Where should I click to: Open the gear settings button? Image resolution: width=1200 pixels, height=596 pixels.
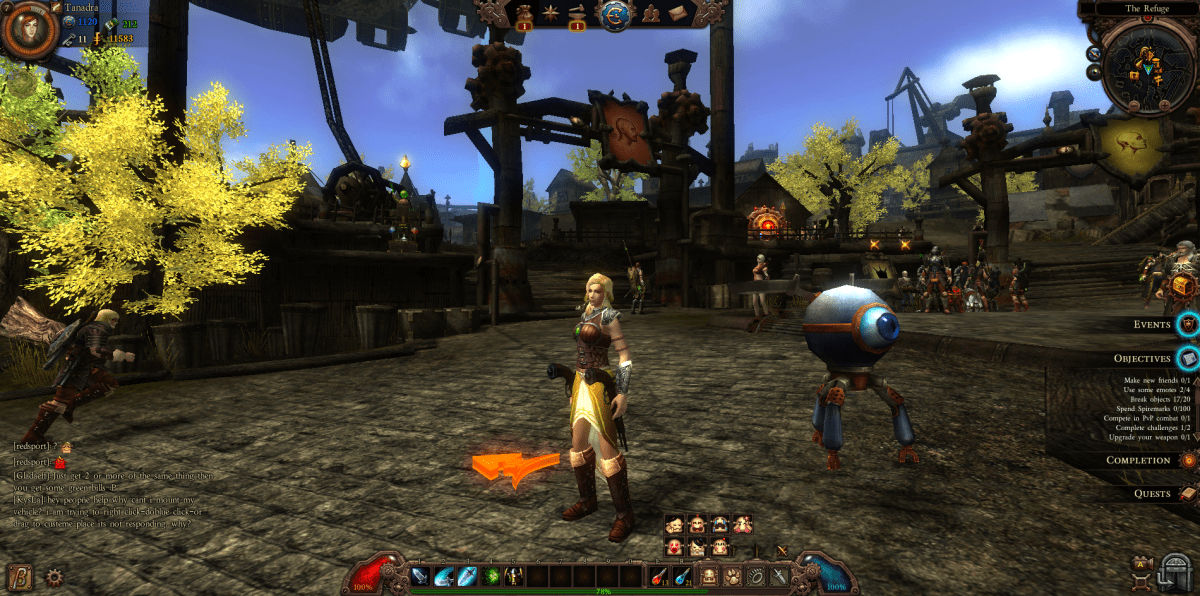point(54,576)
